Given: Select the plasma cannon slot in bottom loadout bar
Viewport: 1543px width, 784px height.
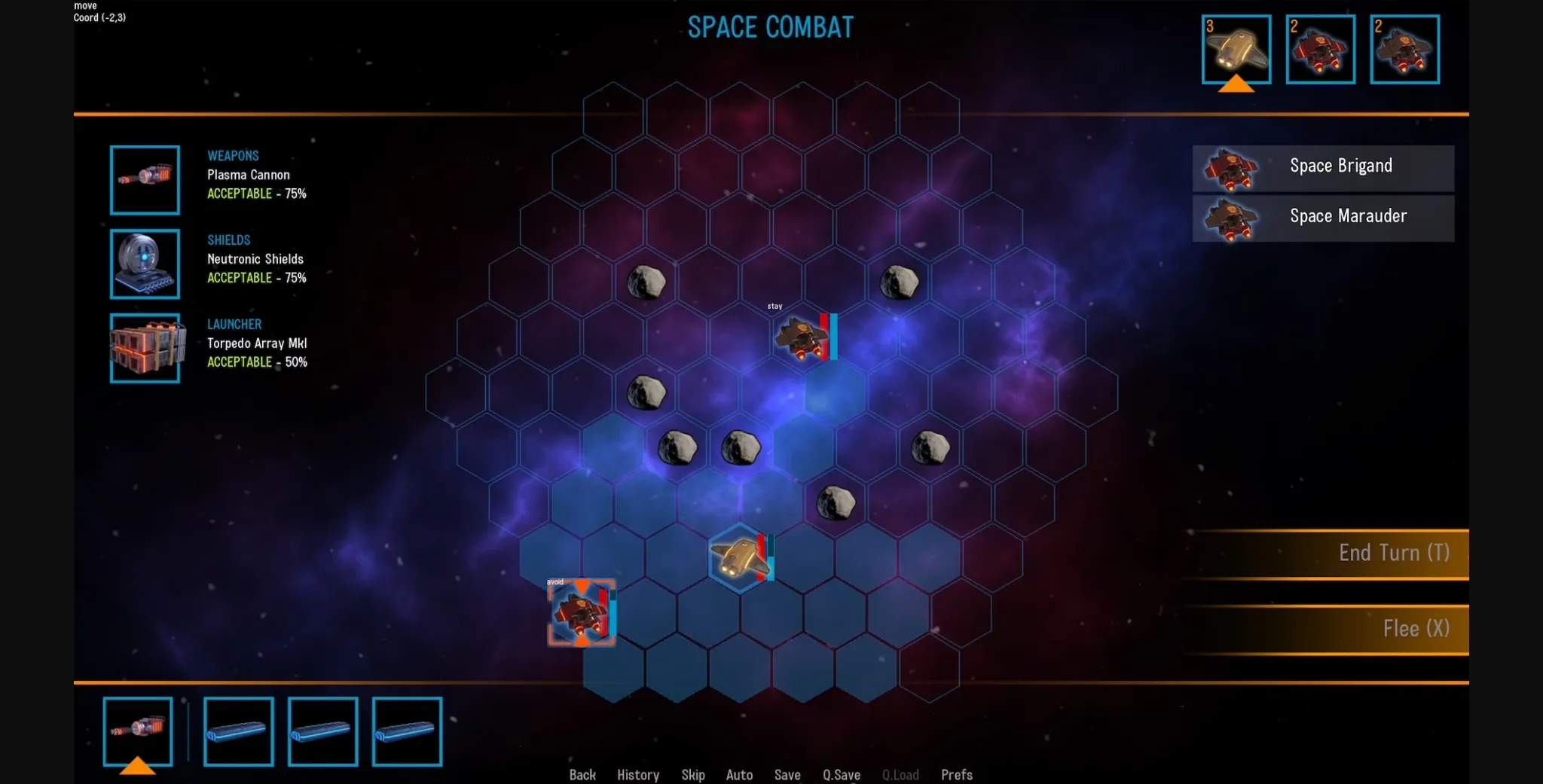Looking at the screenshot, I should (x=138, y=730).
